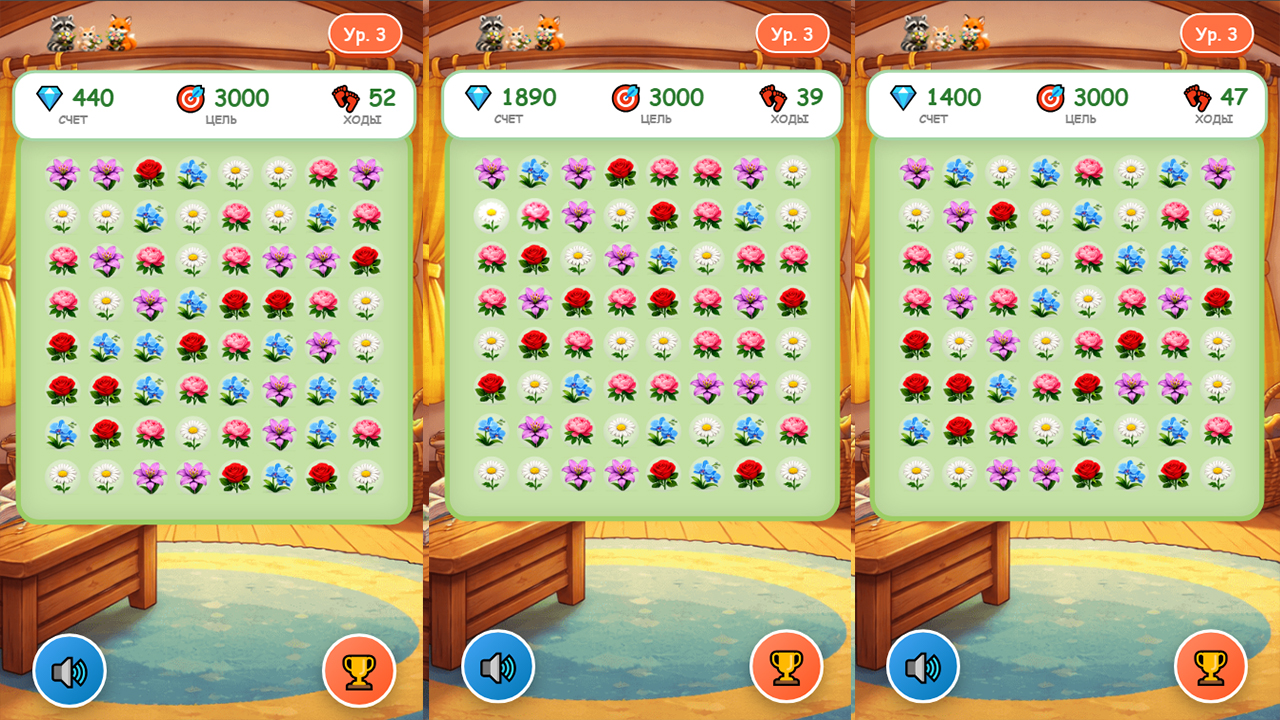The width and height of the screenshot is (1280, 720).
Task: Open the Ур. 3 badge above the middle board
Action: click(x=792, y=33)
